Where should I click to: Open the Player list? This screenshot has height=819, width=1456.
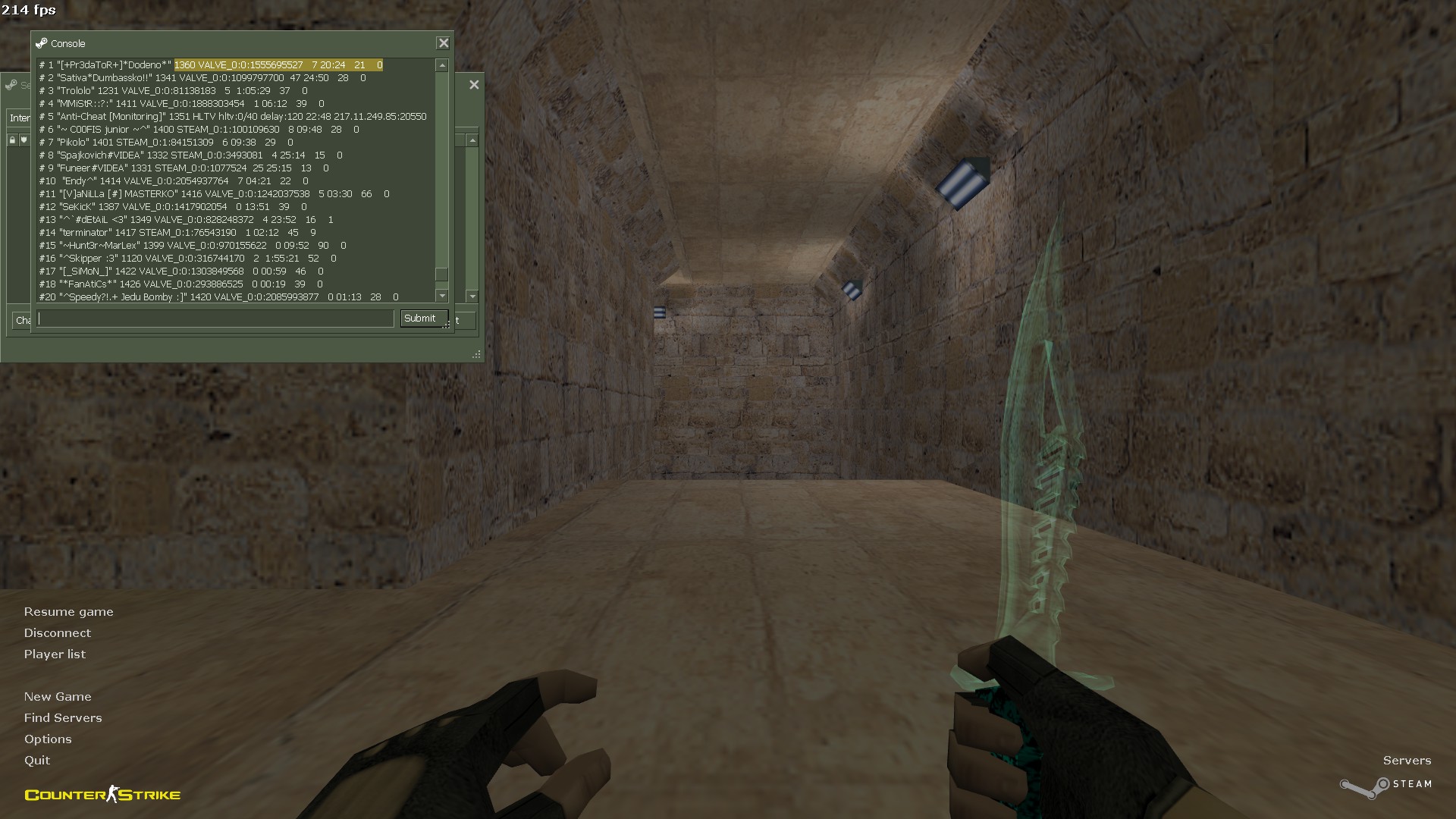55,654
